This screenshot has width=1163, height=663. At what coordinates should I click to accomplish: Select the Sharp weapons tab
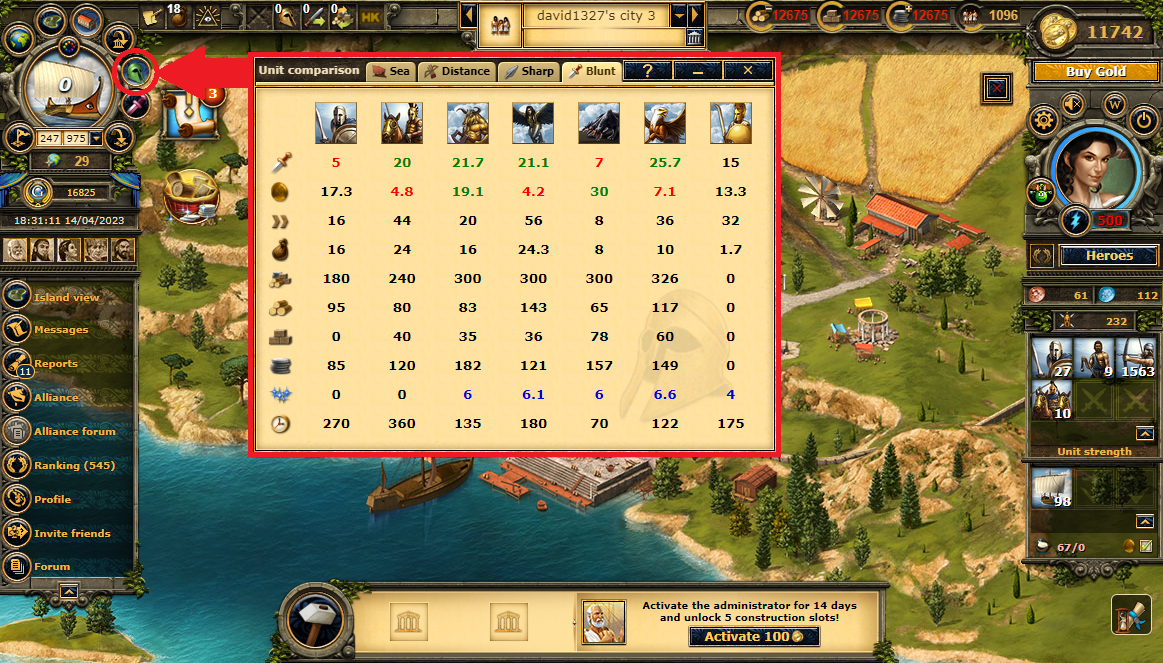[x=529, y=71]
